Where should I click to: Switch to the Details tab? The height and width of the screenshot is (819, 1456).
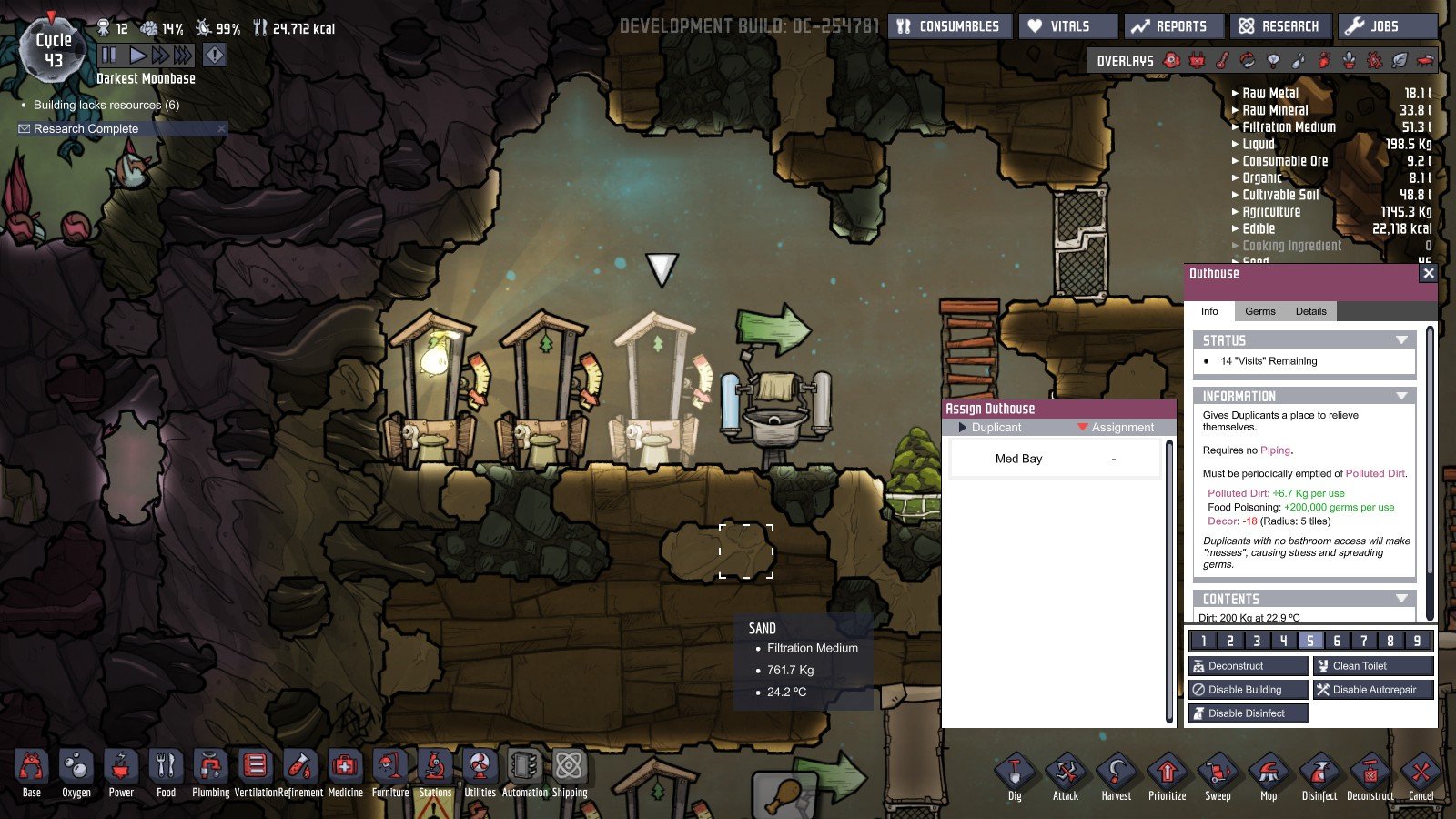coord(1310,311)
